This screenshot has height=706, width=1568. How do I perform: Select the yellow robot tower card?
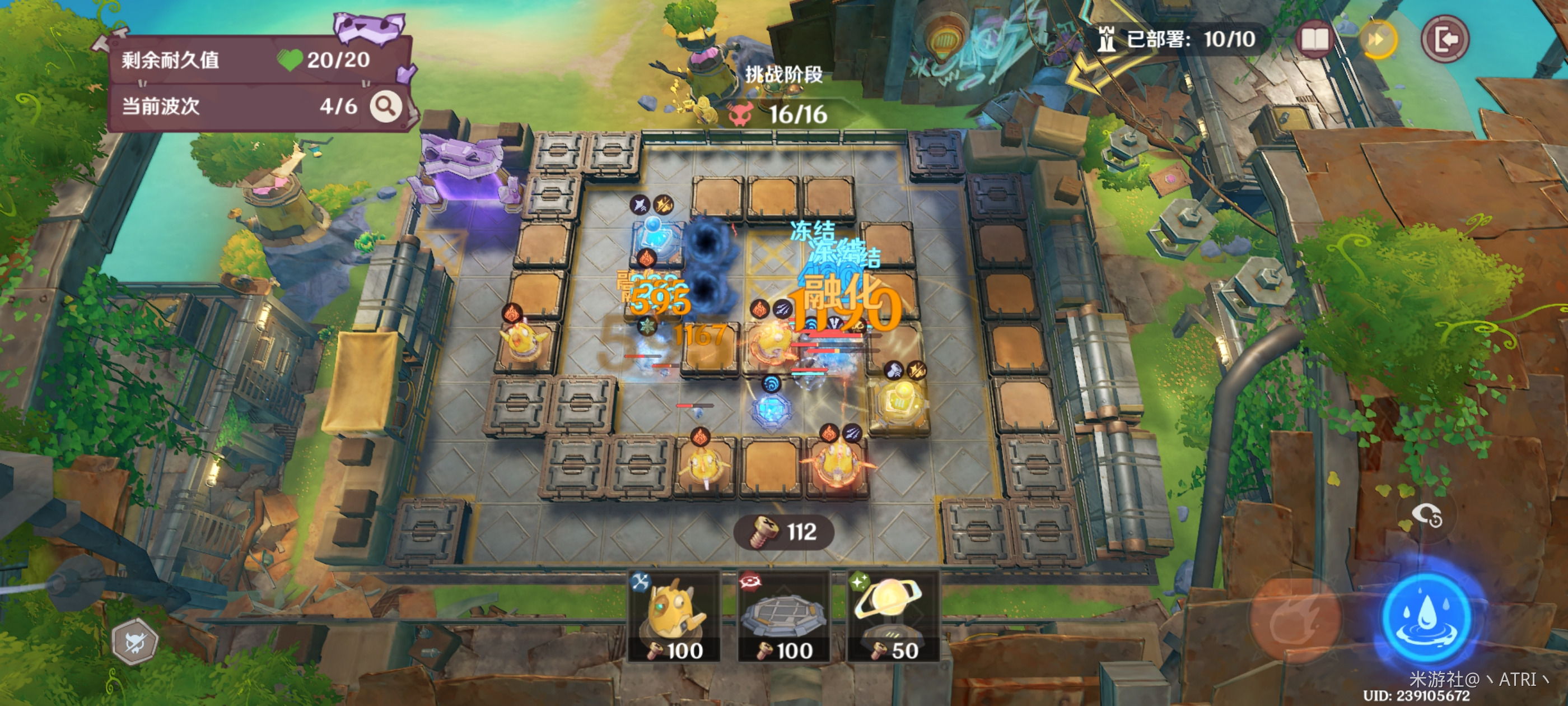tap(674, 616)
